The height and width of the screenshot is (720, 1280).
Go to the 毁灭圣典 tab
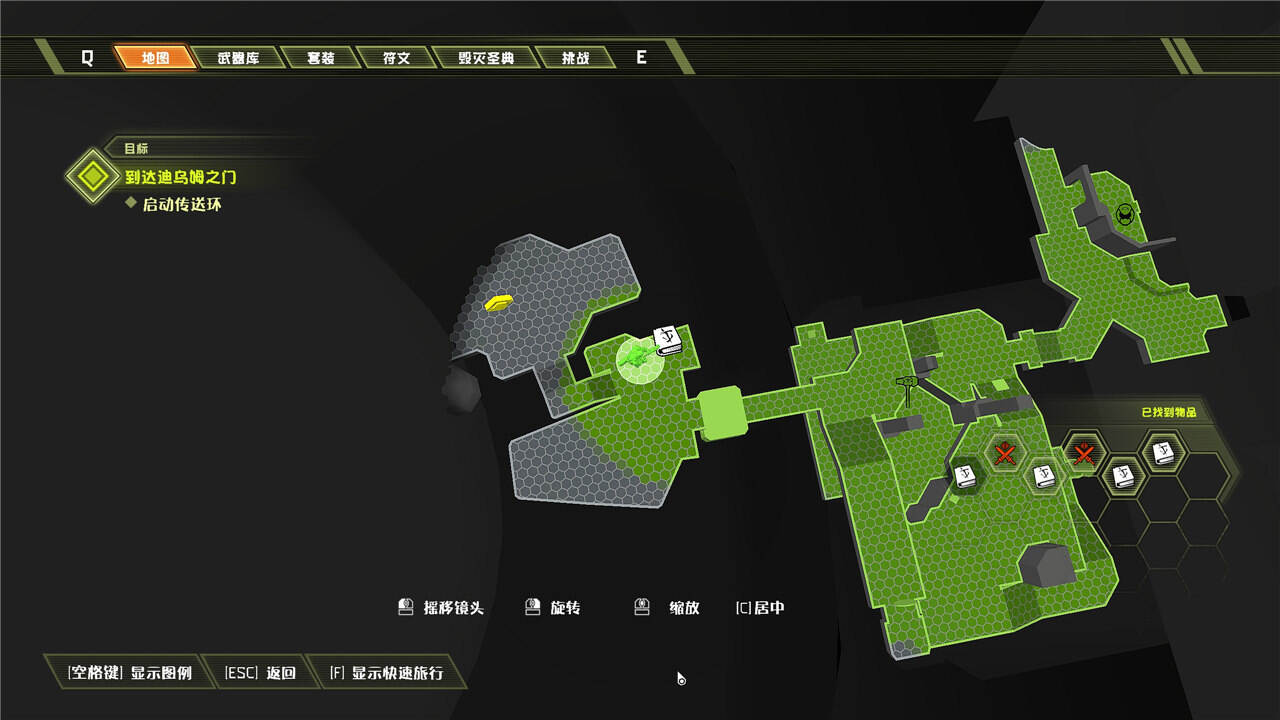coord(486,58)
